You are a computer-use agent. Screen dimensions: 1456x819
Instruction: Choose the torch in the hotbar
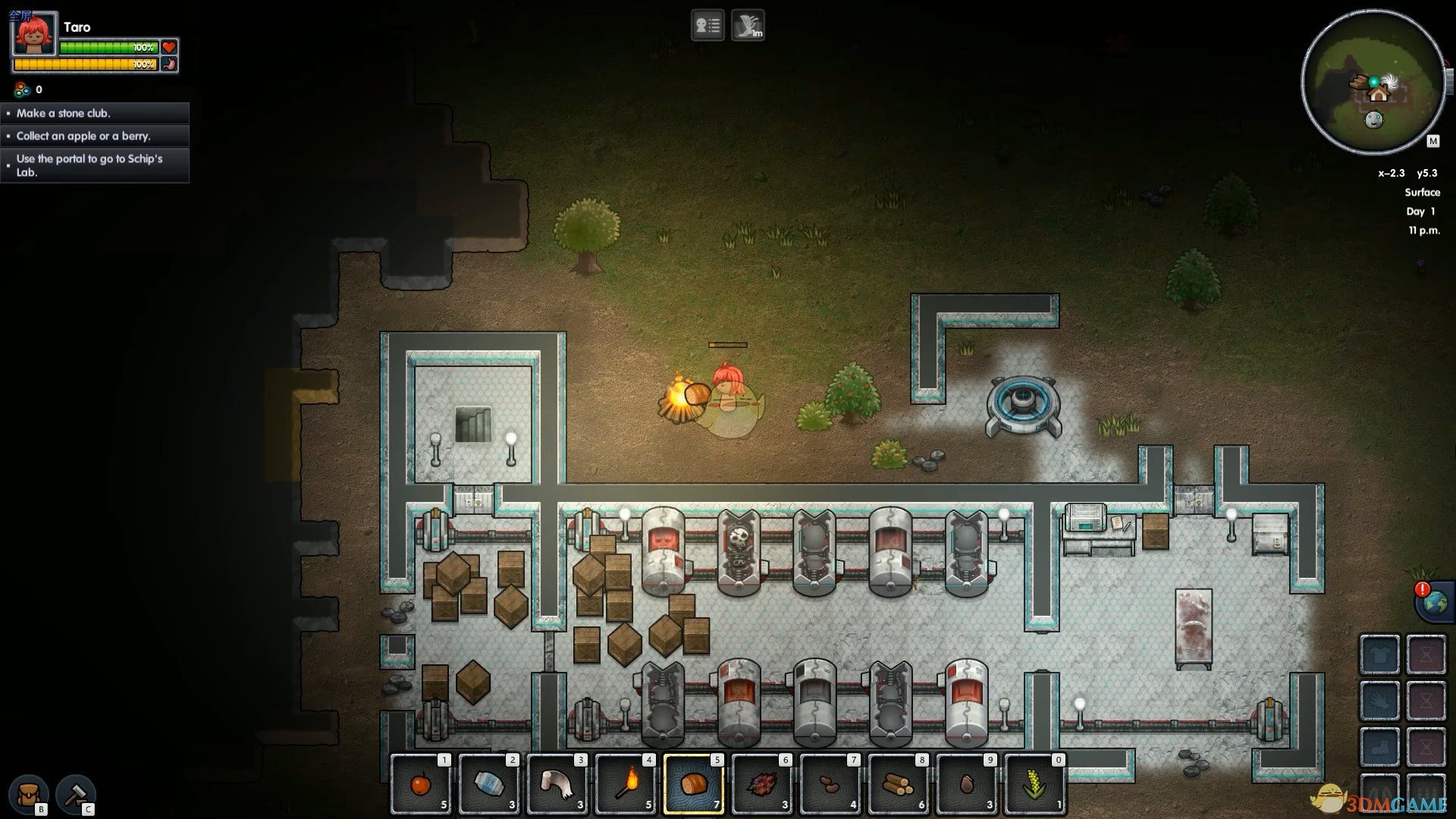(x=626, y=783)
